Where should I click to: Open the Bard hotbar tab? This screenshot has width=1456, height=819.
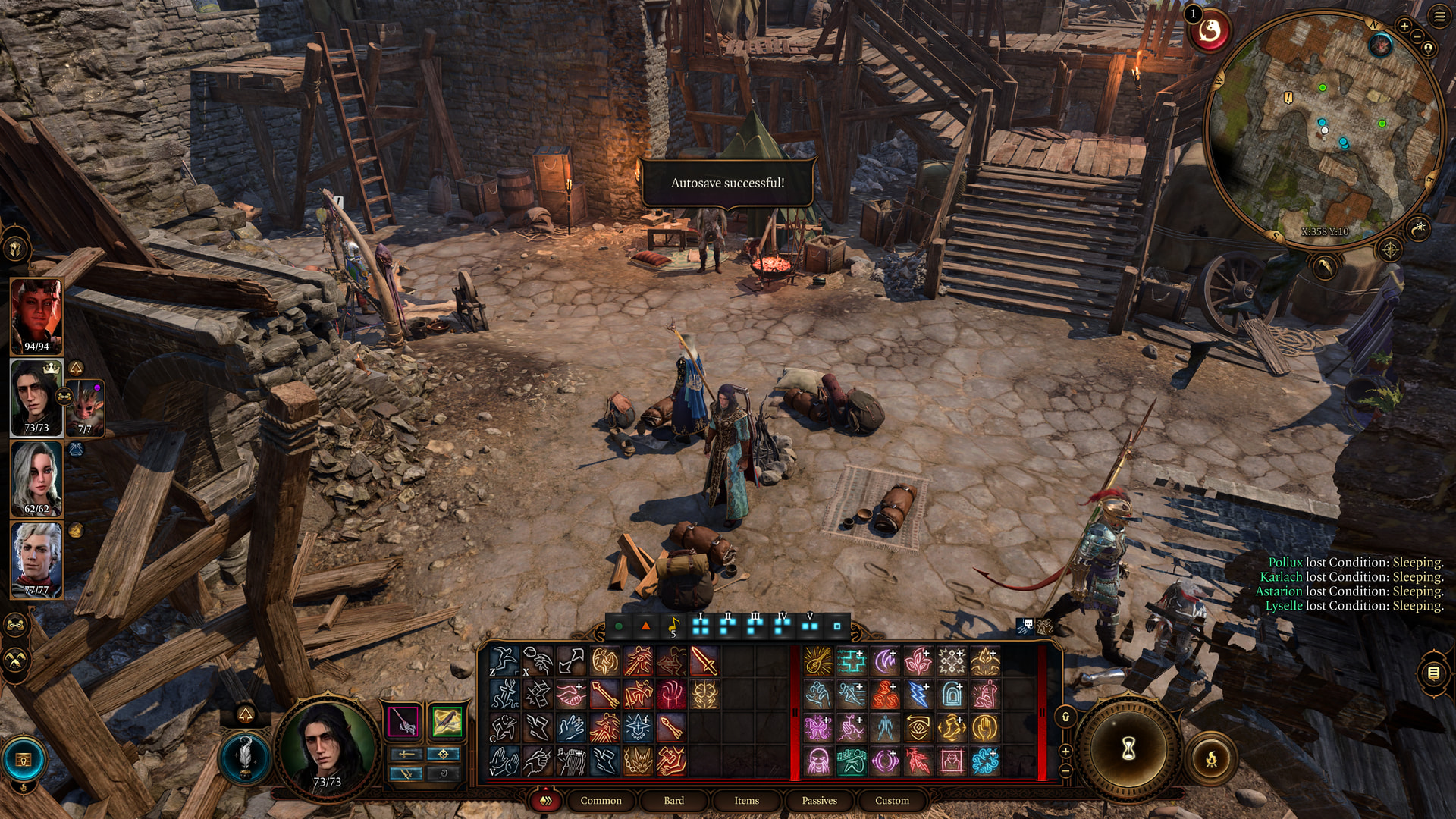pos(673,800)
